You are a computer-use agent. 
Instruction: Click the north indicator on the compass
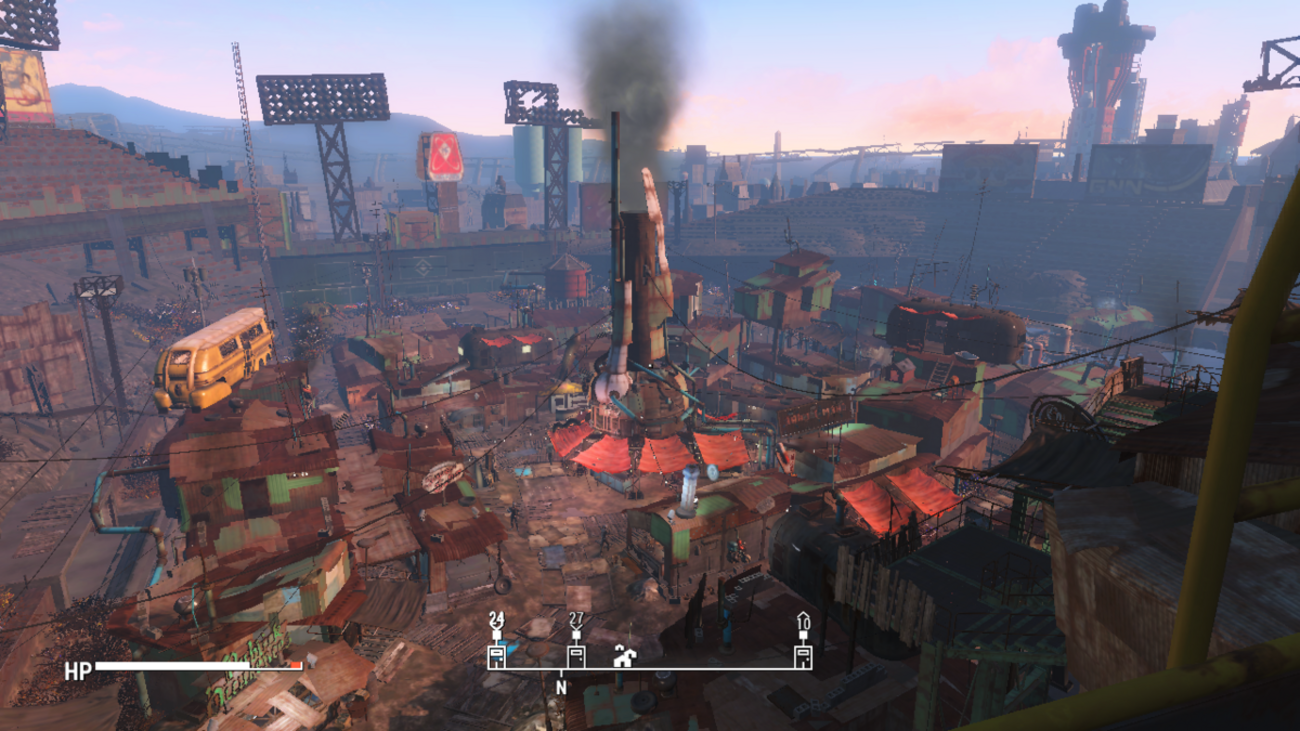tap(561, 687)
